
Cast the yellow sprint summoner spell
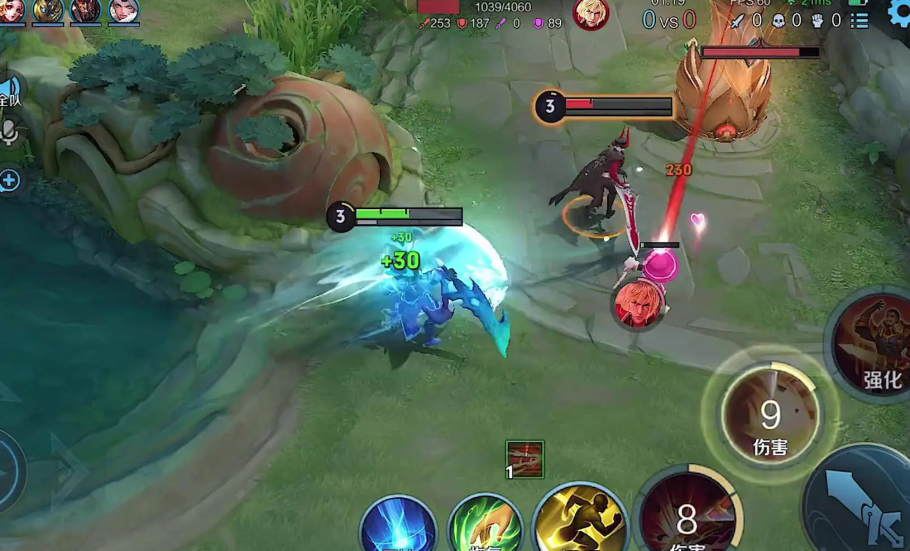coord(580,521)
